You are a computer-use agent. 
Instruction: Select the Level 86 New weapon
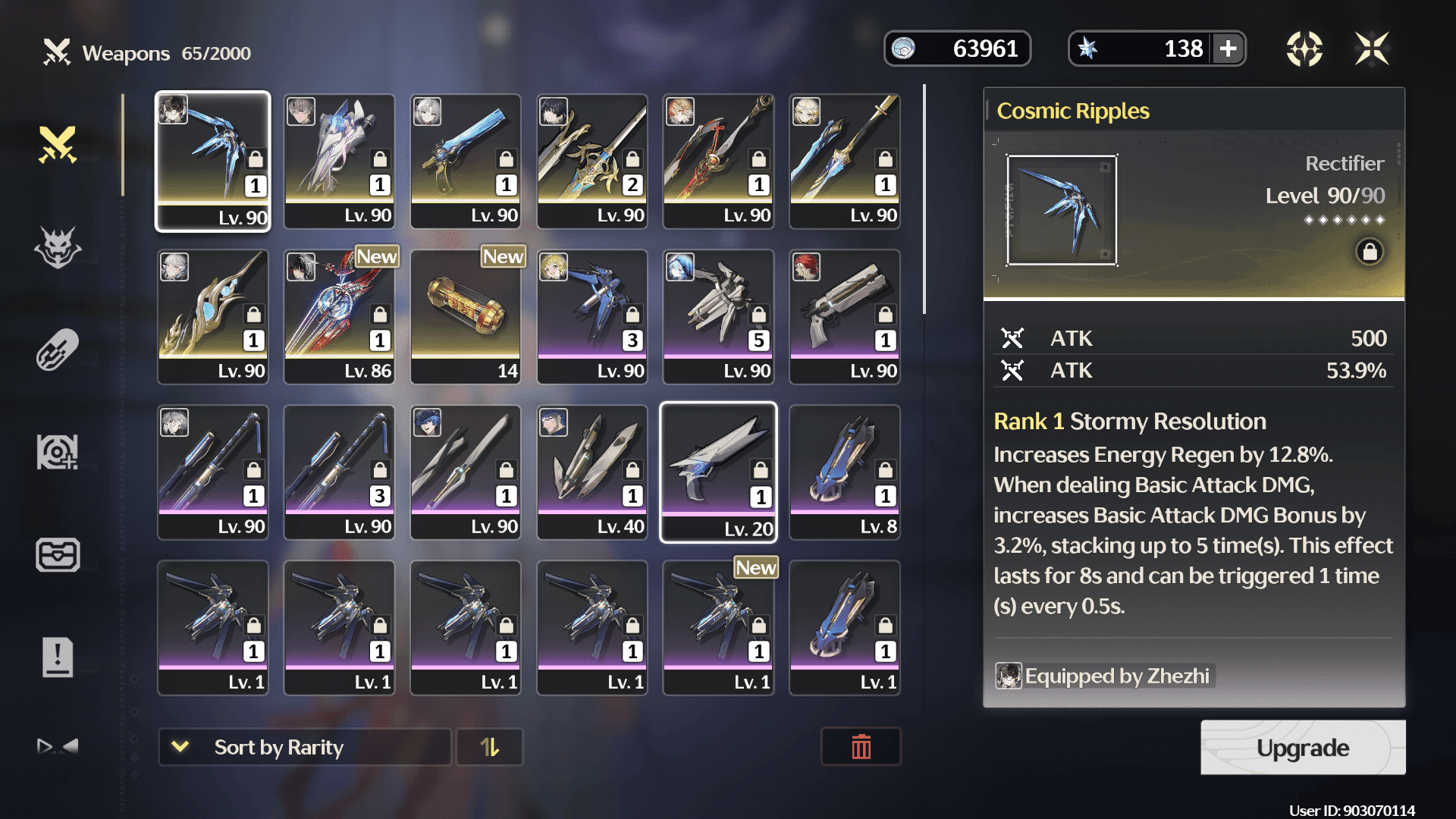point(339,317)
